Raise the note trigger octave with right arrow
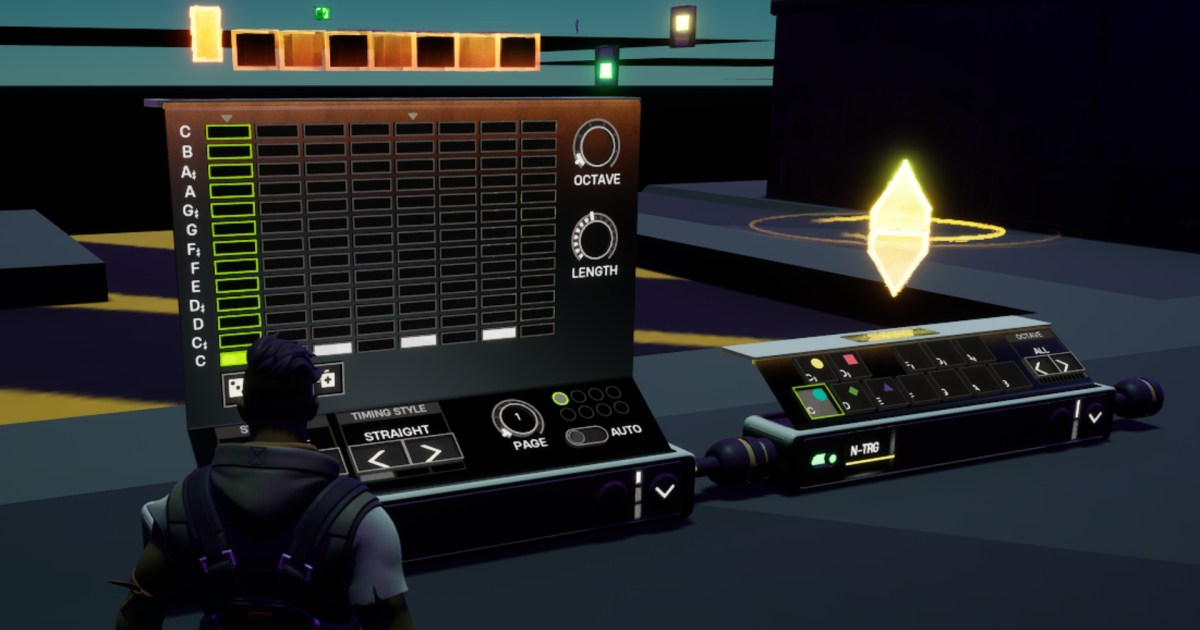This screenshot has height=630, width=1200. (x=1064, y=364)
